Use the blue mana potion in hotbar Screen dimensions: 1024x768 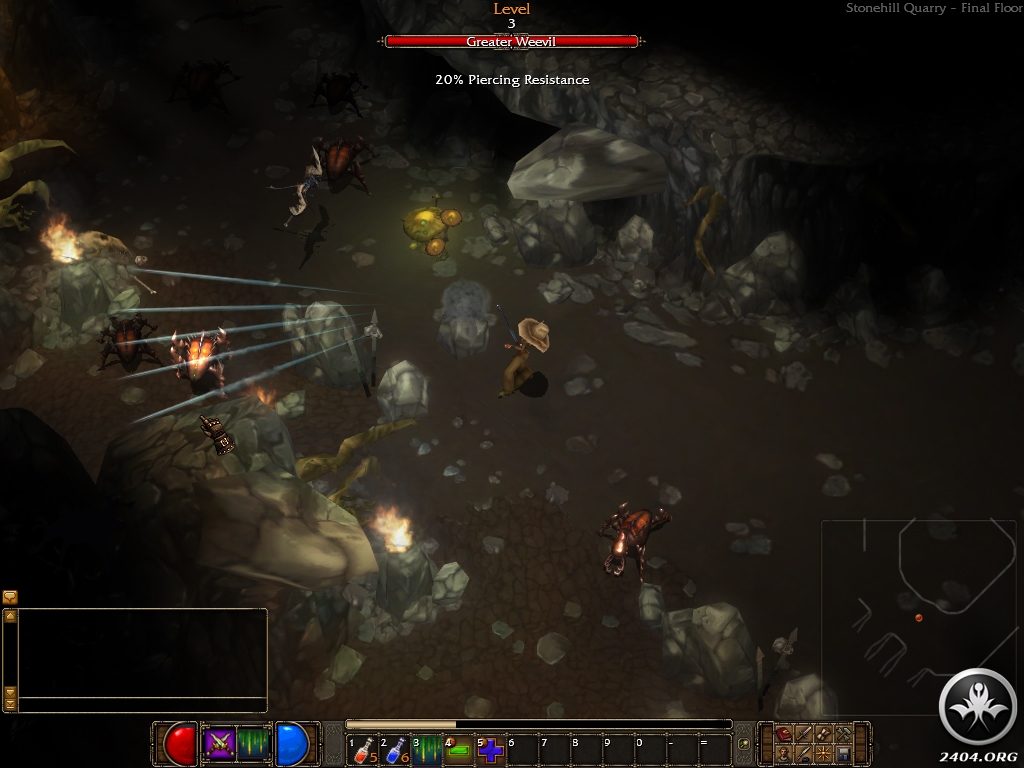pos(394,749)
